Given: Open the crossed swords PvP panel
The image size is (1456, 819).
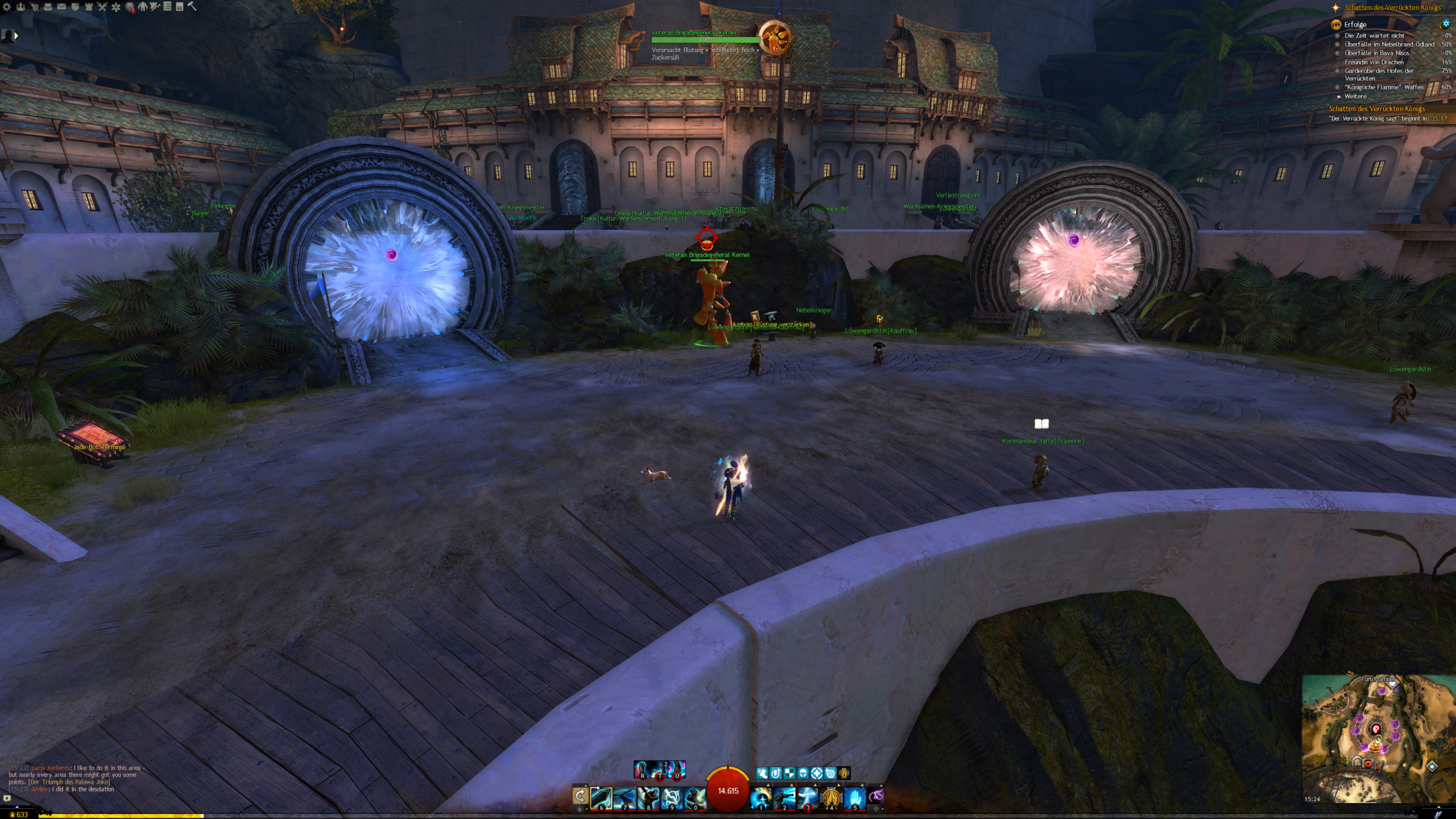Looking at the screenshot, I should click(102, 7).
